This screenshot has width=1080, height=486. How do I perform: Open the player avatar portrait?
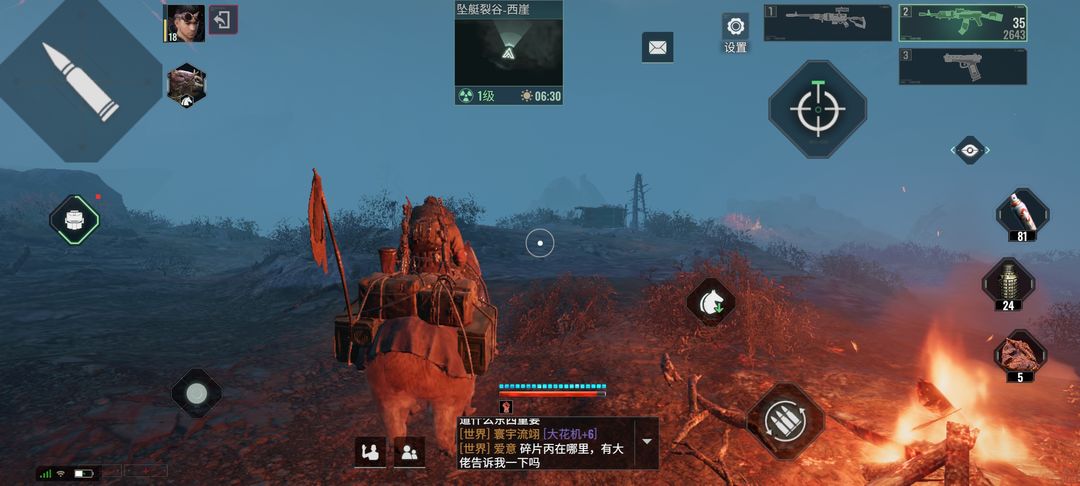click(x=184, y=23)
